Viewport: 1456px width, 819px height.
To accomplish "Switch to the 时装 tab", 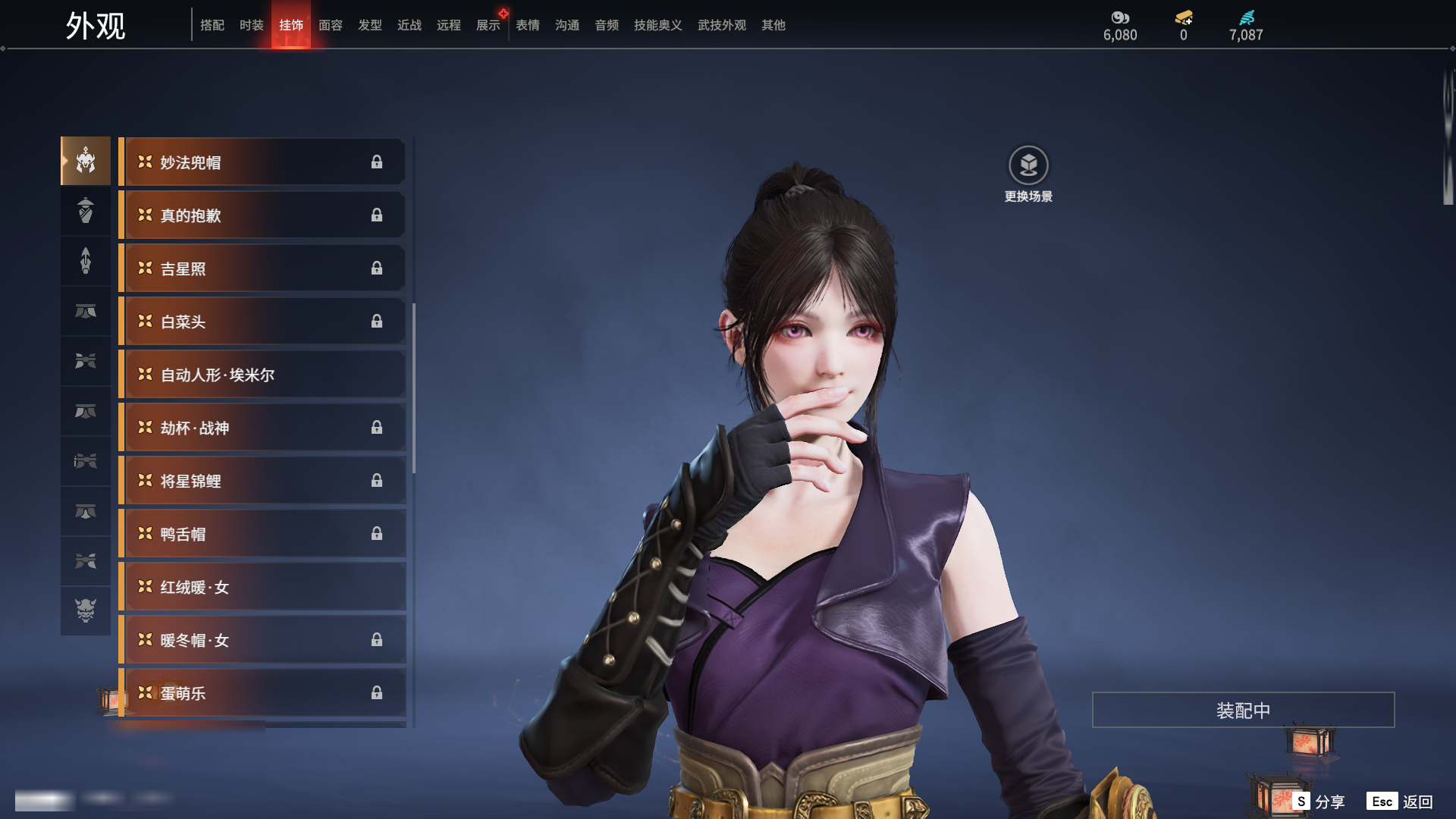I will click(251, 26).
